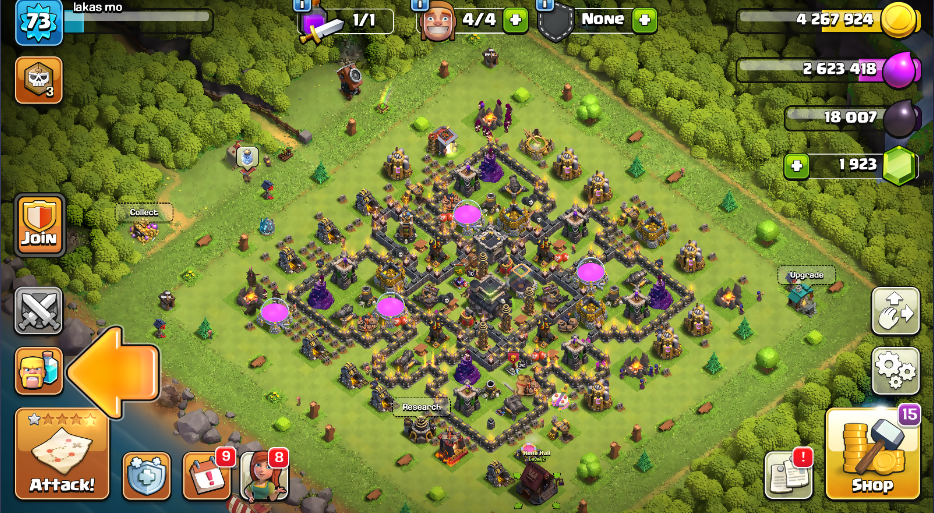Add more builders with the green plus
This screenshot has width=934, height=513.
click(516, 19)
